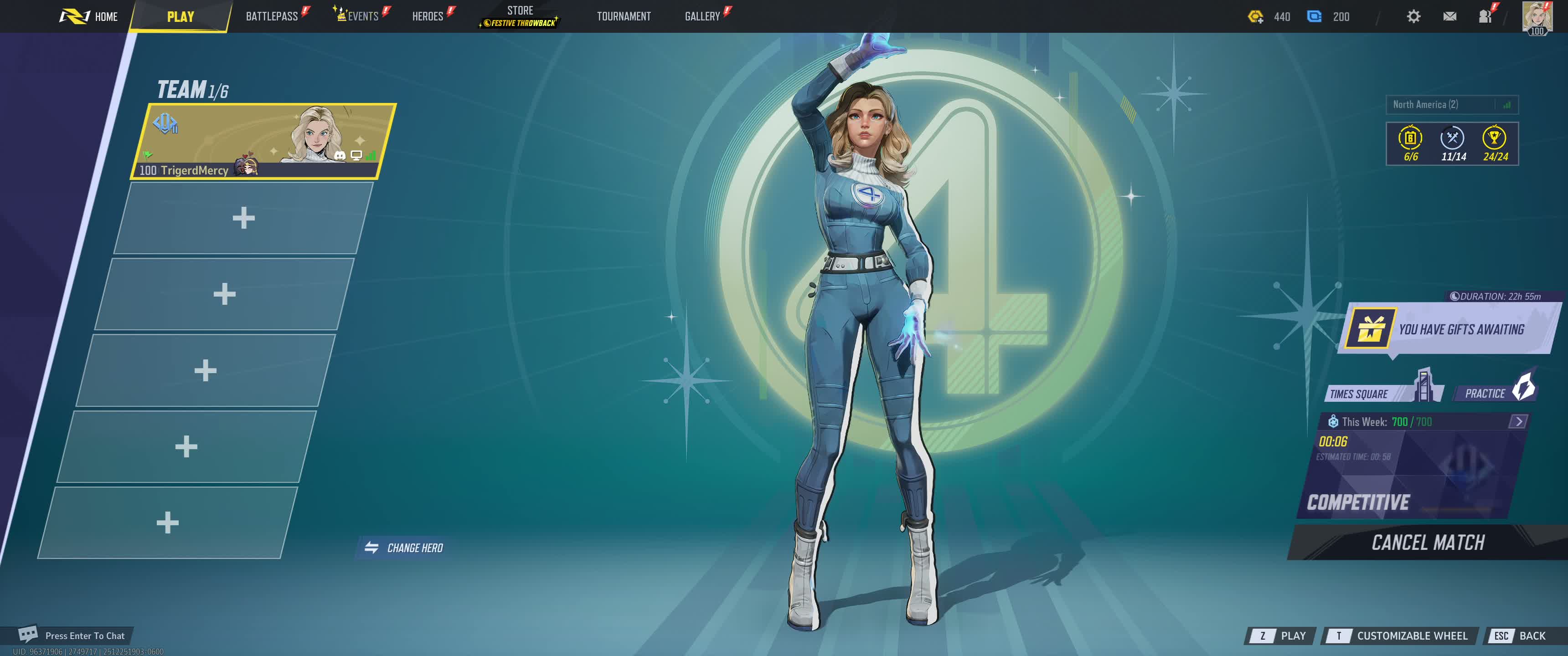Claim gifts from the Gifts Awaiting banner
The width and height of the screenshot is (1568, 656).
coord(1449,329)
